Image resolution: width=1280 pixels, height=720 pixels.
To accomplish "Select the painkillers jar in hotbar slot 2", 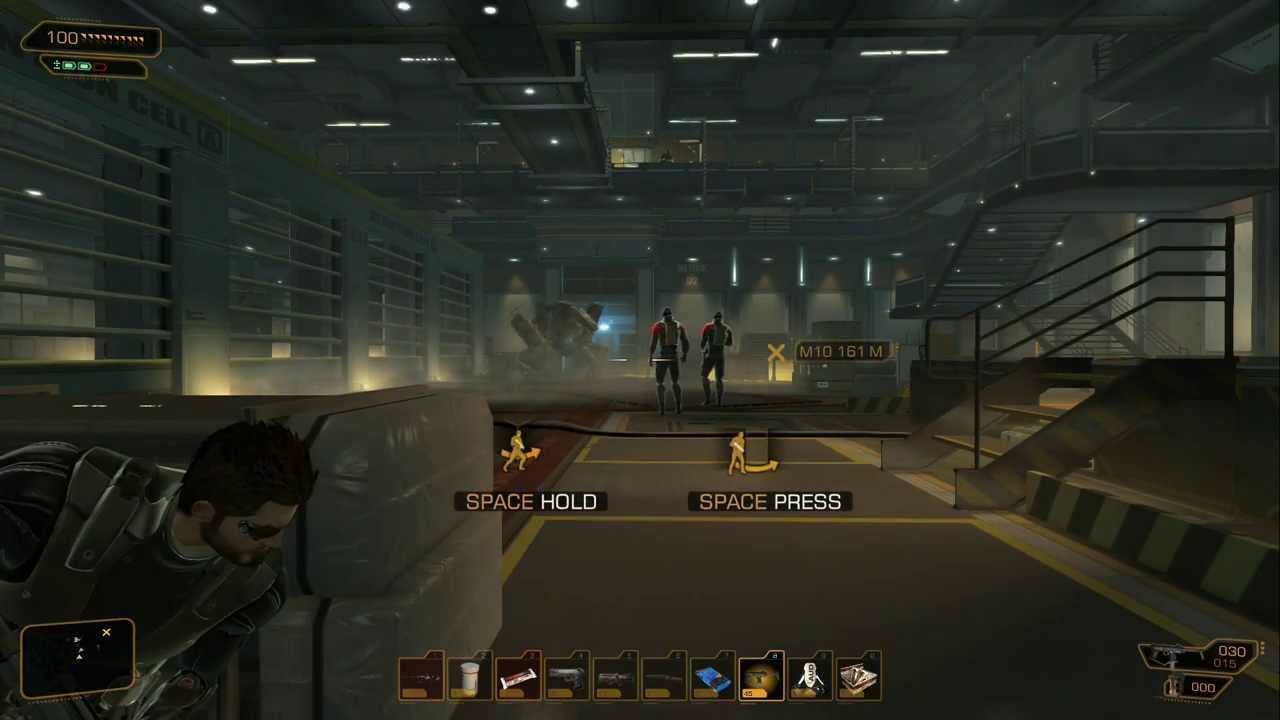I will 468,675.
